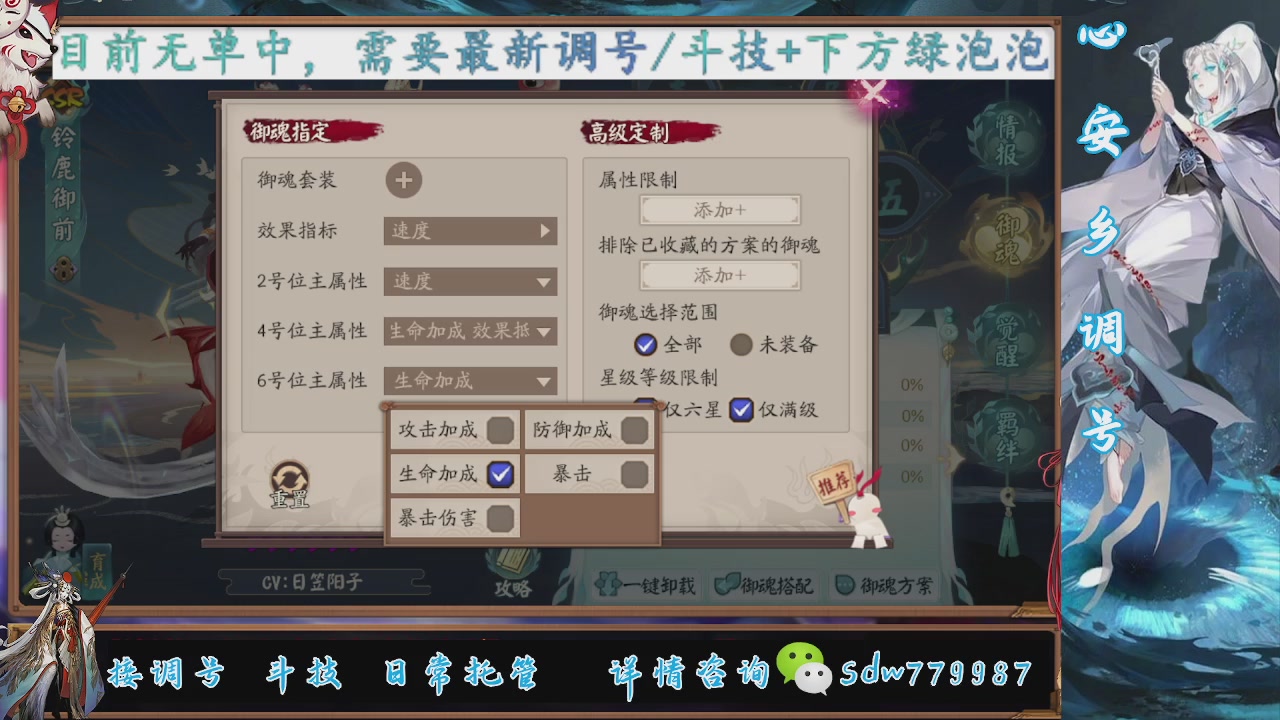Open the 4号位主属性 dropdown
Image resolution: width=1280 pixels, height=720 pixels.
pos(470,331)
